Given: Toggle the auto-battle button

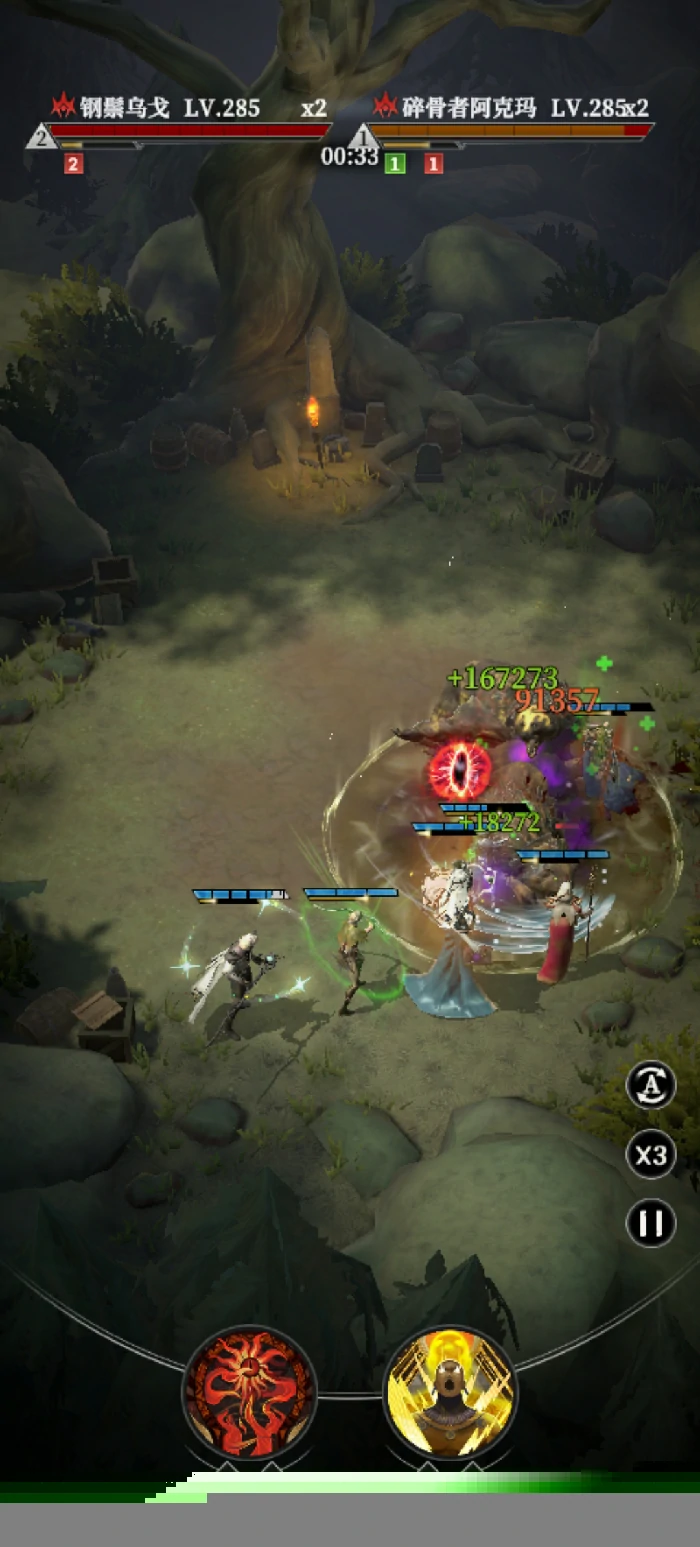Looking at the screenshot, I should click(x=651, y=1086).
